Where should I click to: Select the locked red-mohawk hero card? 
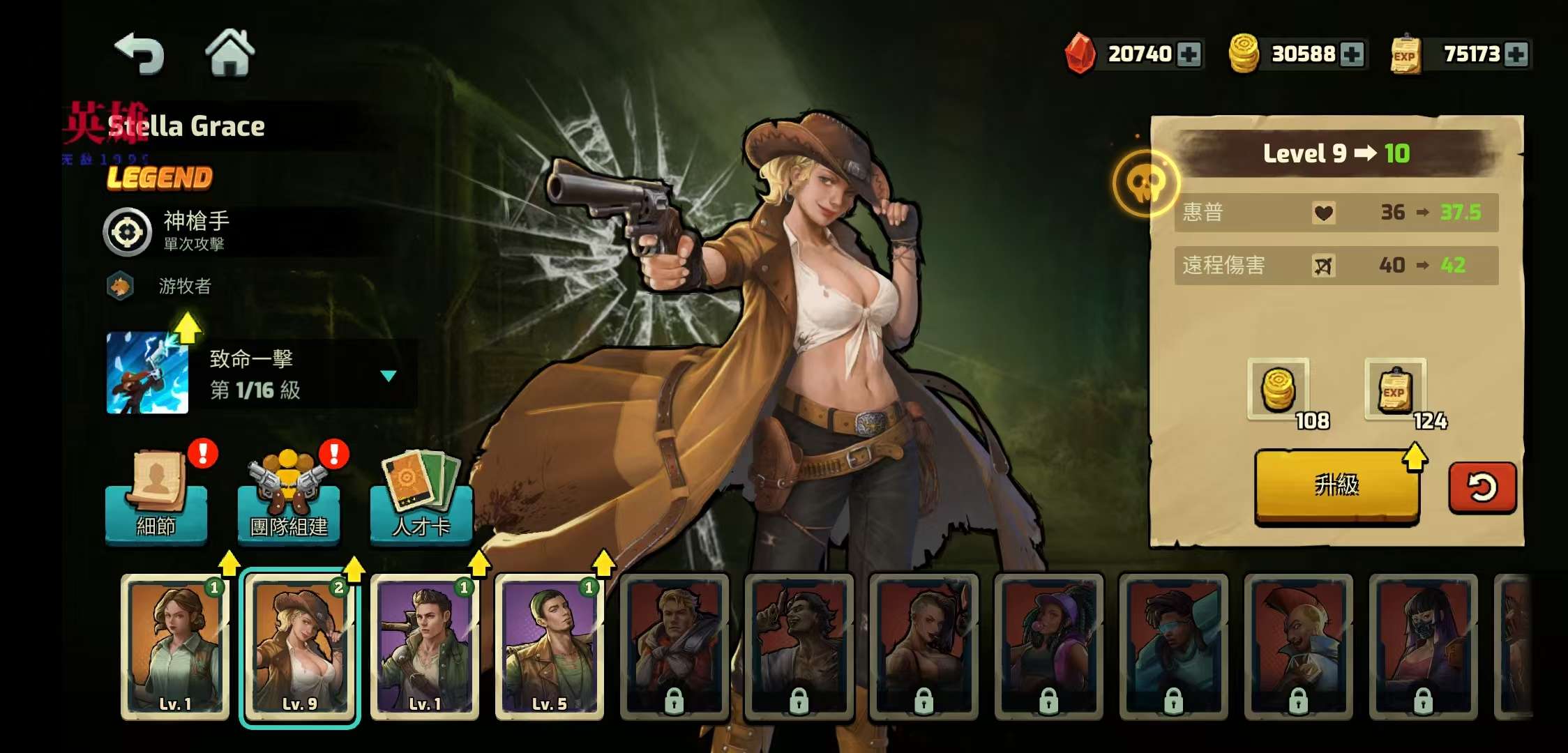(x=1298, y=646)
